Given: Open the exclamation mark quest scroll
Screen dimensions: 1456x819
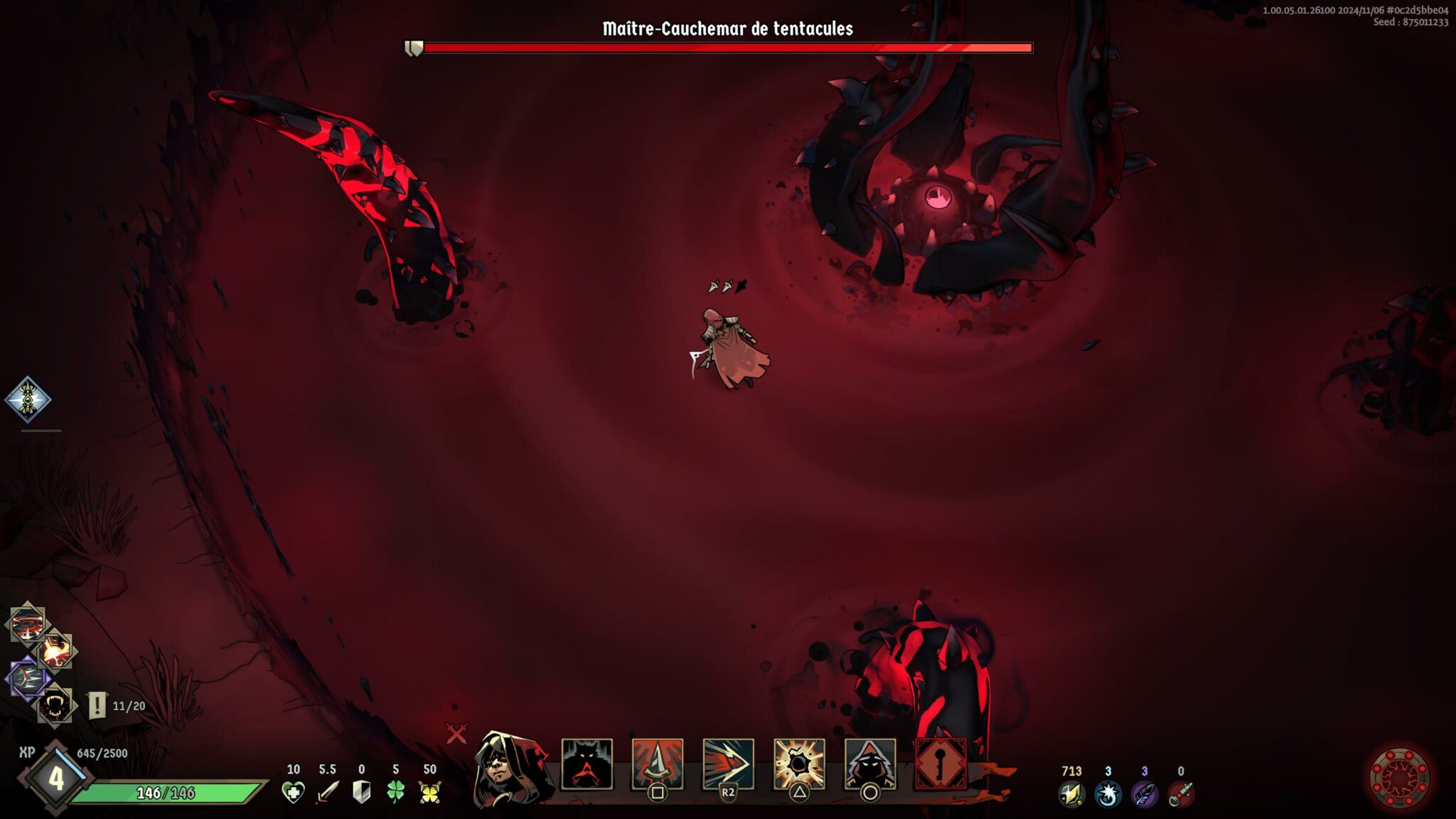Looking at the screenshot, I should (97, 706).
